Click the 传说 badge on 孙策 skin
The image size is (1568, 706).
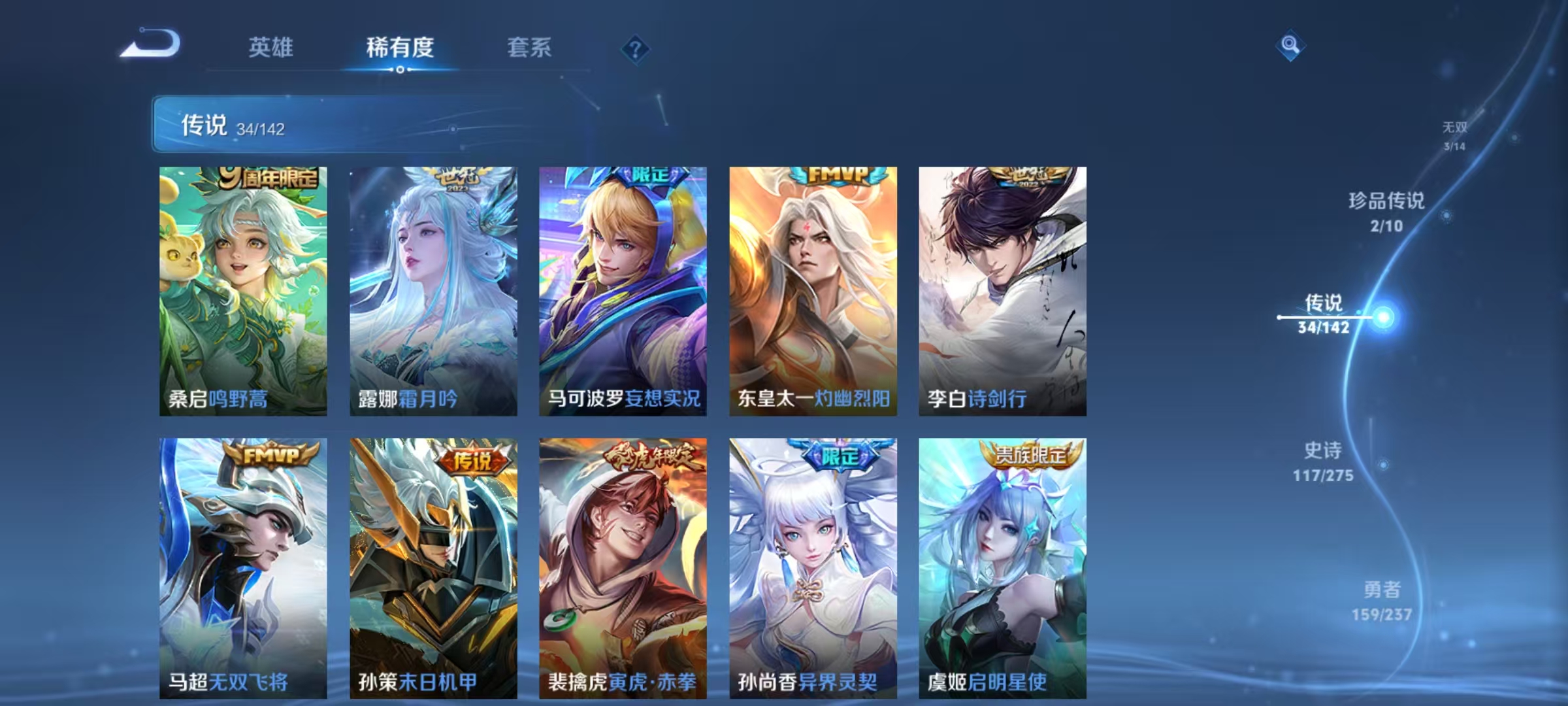475,462
